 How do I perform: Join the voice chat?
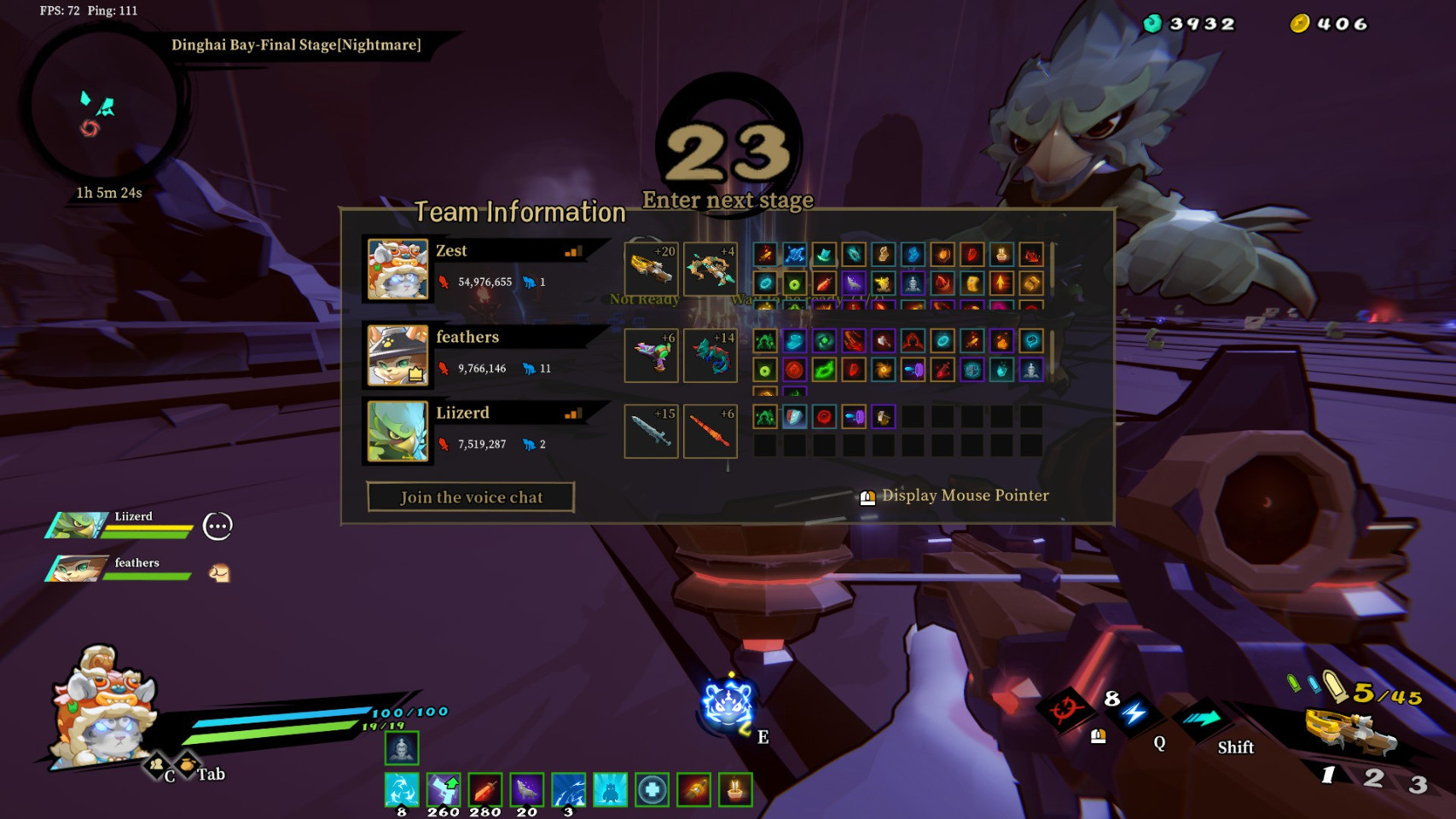coord(471,497)
